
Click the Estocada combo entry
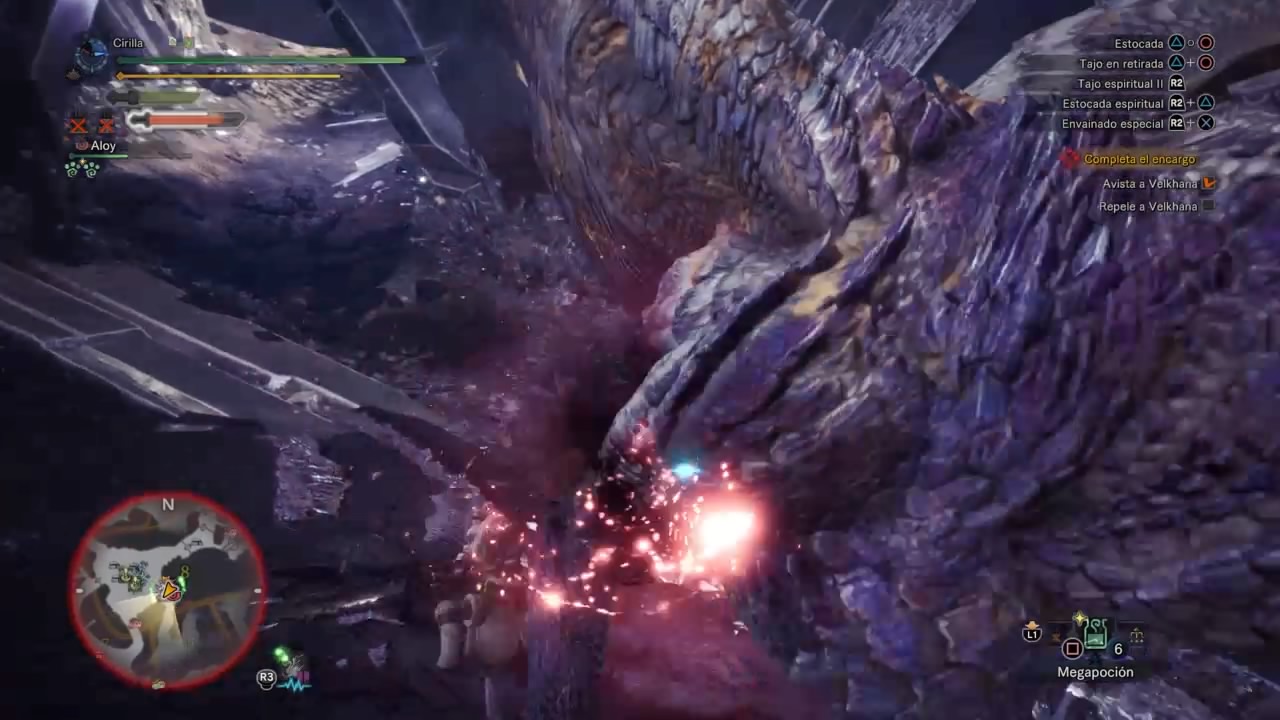pos(1139,44)
